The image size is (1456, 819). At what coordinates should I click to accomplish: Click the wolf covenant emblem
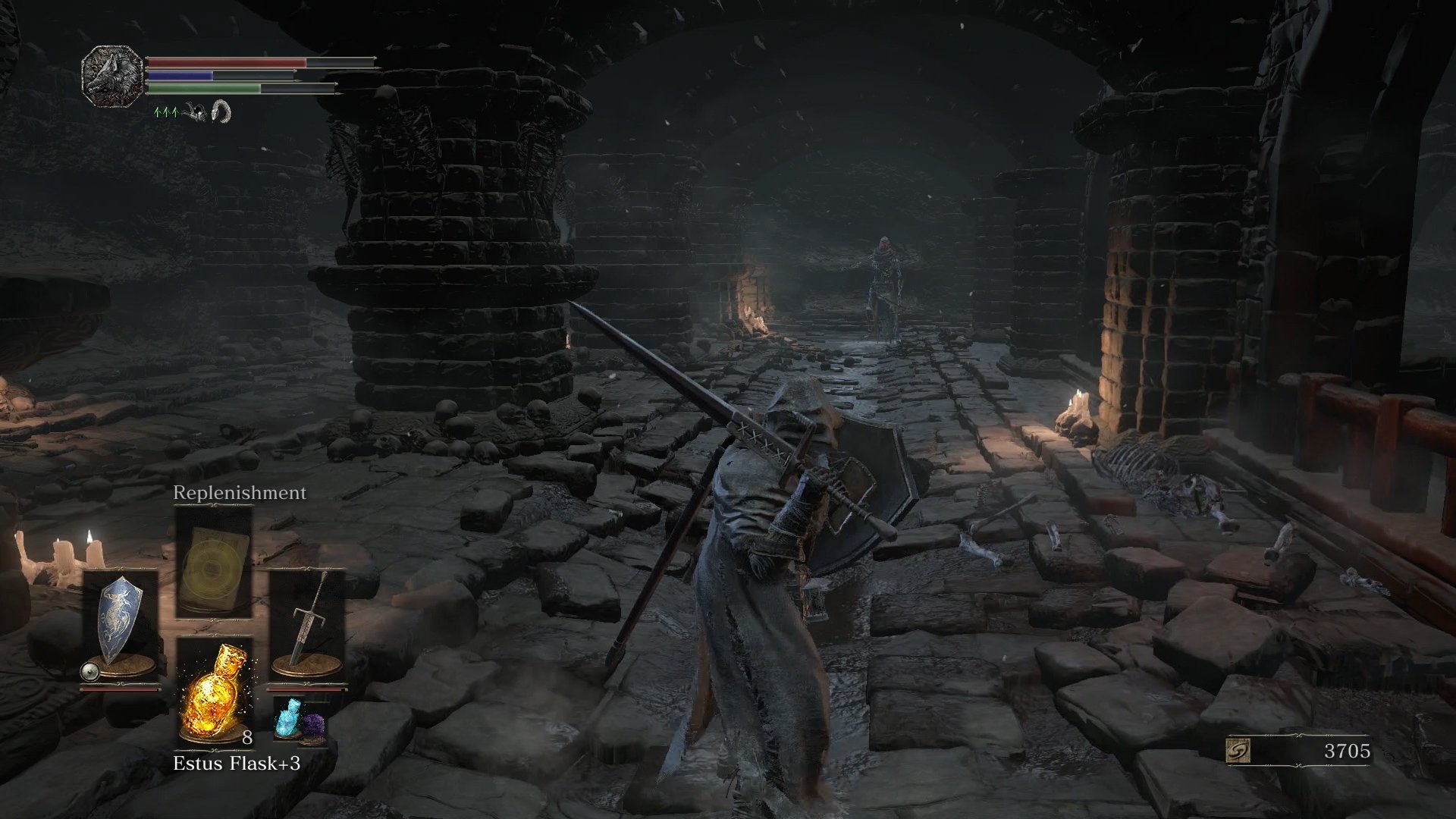coord(114,76)
